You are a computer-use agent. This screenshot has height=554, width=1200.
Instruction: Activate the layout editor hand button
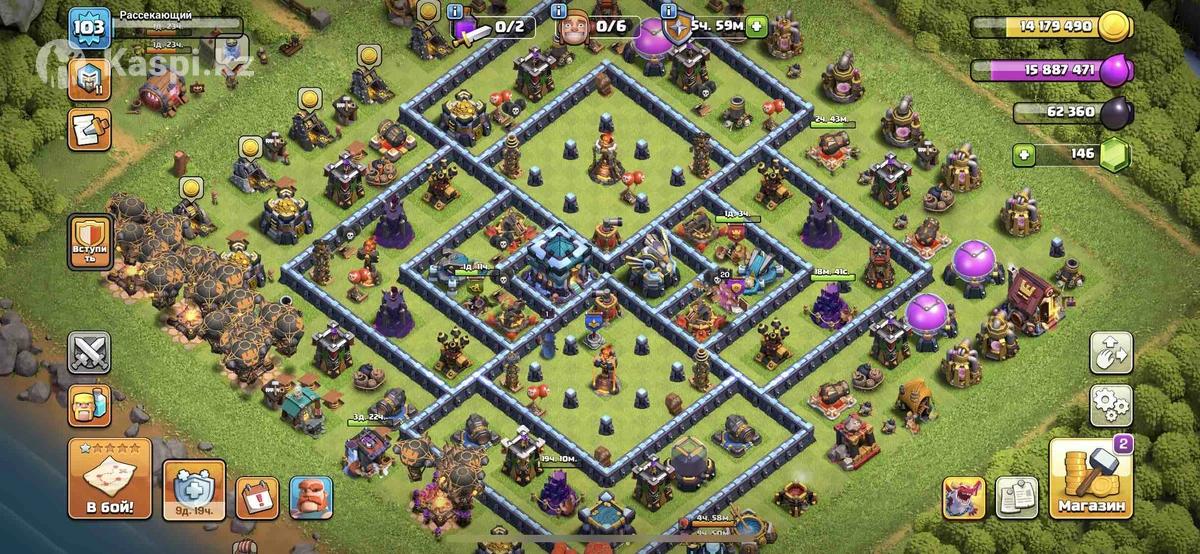(x=1110, y=353)
